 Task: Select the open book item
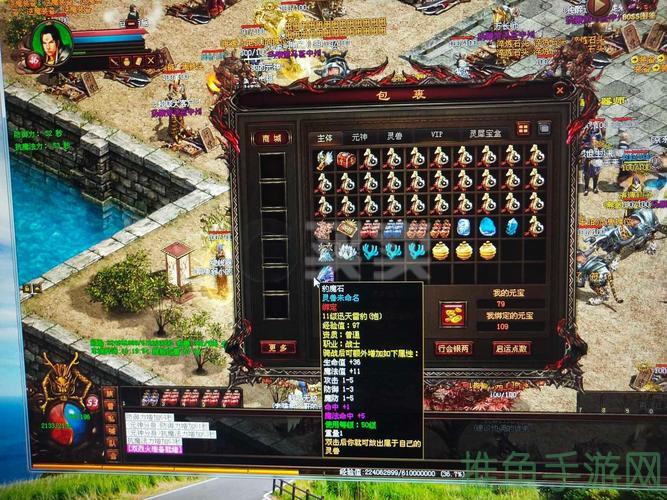(x=346, y=228)
